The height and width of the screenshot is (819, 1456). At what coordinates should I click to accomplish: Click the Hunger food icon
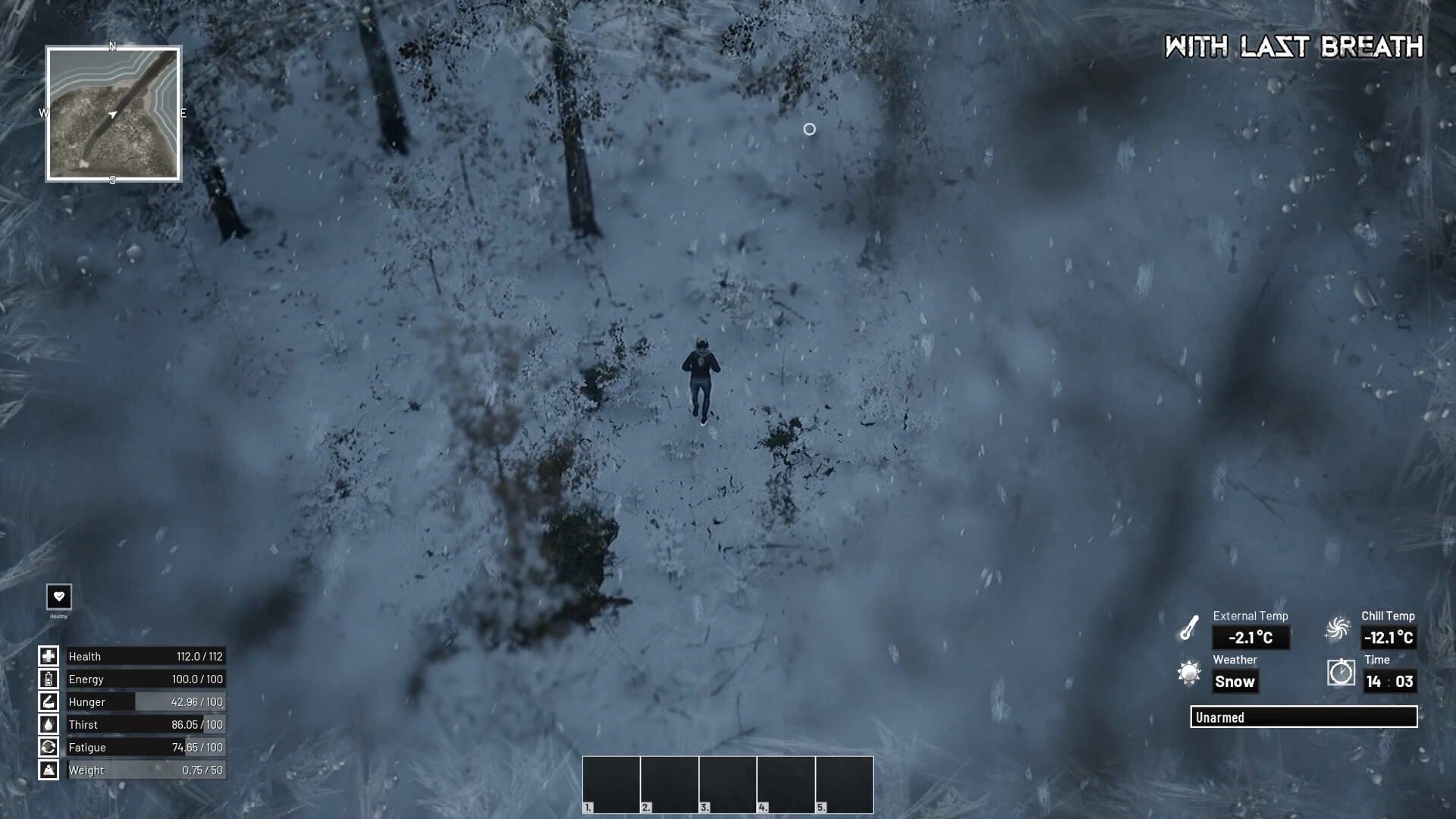click(x=49, y=701)
